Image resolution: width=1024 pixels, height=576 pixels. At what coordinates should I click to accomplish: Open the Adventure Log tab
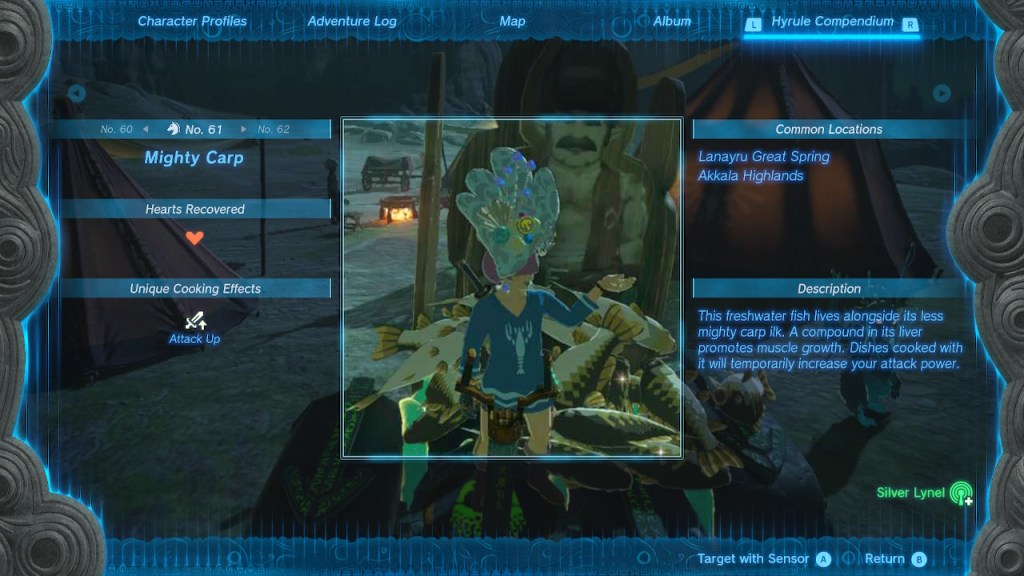click(352, 21)
